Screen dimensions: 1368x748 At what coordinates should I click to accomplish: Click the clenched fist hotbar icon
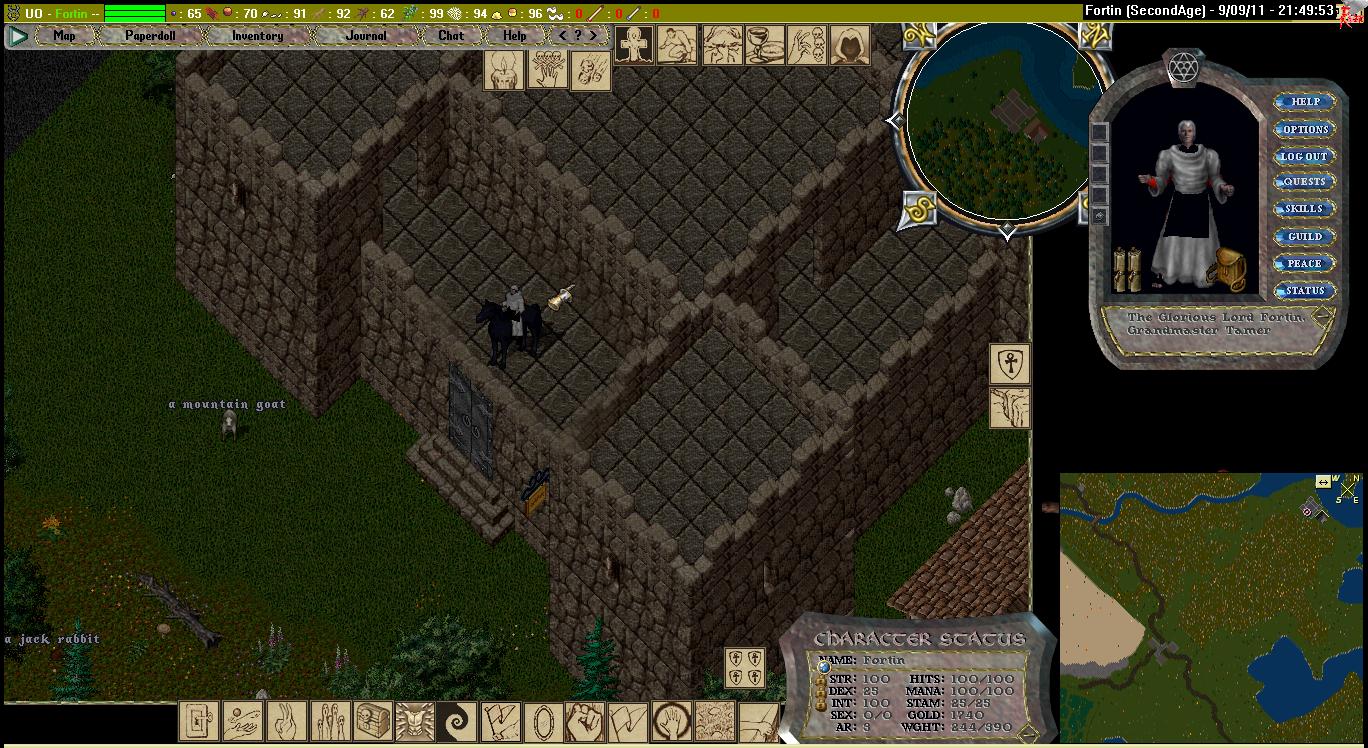coord(586,721)
